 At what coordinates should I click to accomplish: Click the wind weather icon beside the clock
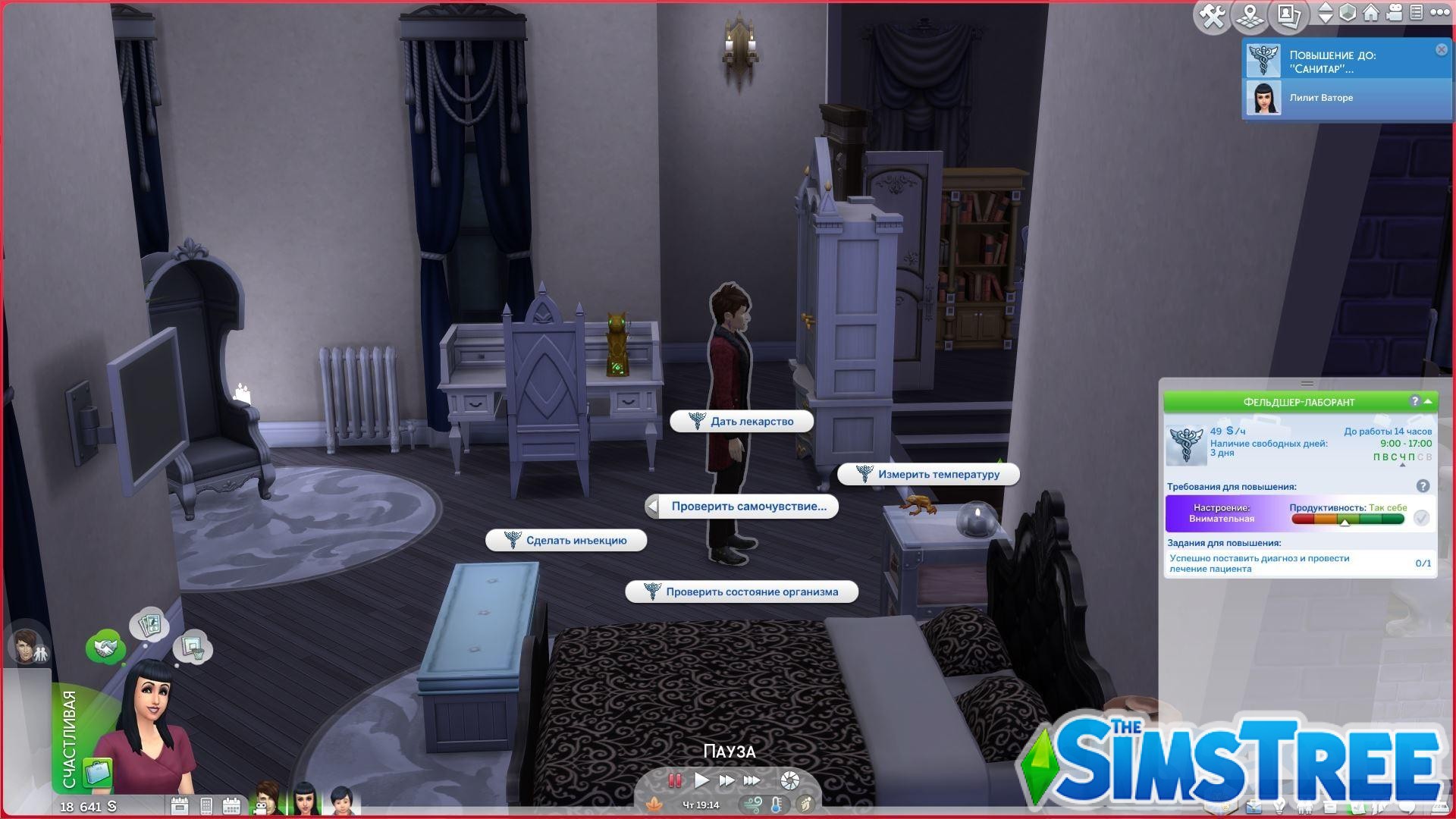(755, 805)
